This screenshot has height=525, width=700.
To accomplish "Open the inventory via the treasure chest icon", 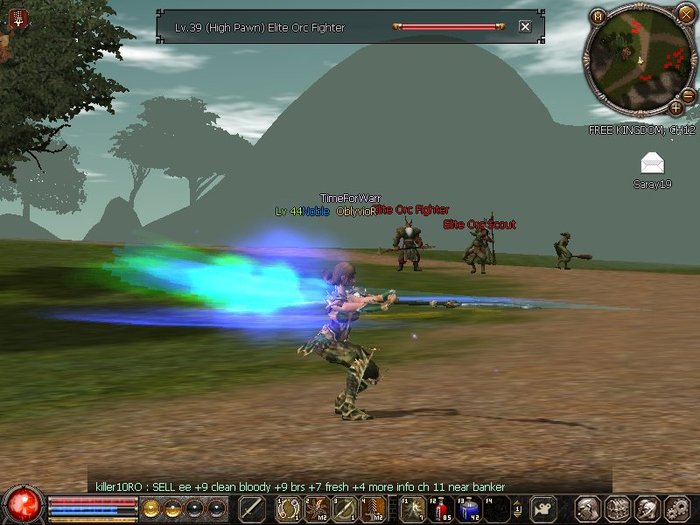I will 617,509.
